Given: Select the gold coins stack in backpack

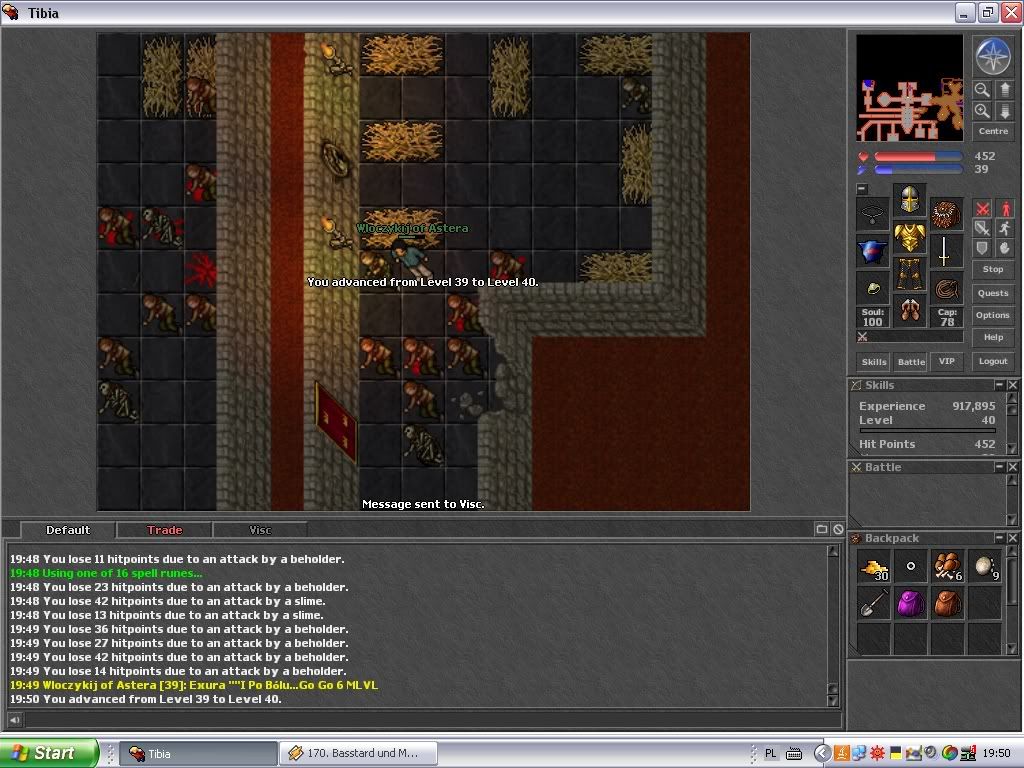Looking at the screenshot, I should point(874,567).
